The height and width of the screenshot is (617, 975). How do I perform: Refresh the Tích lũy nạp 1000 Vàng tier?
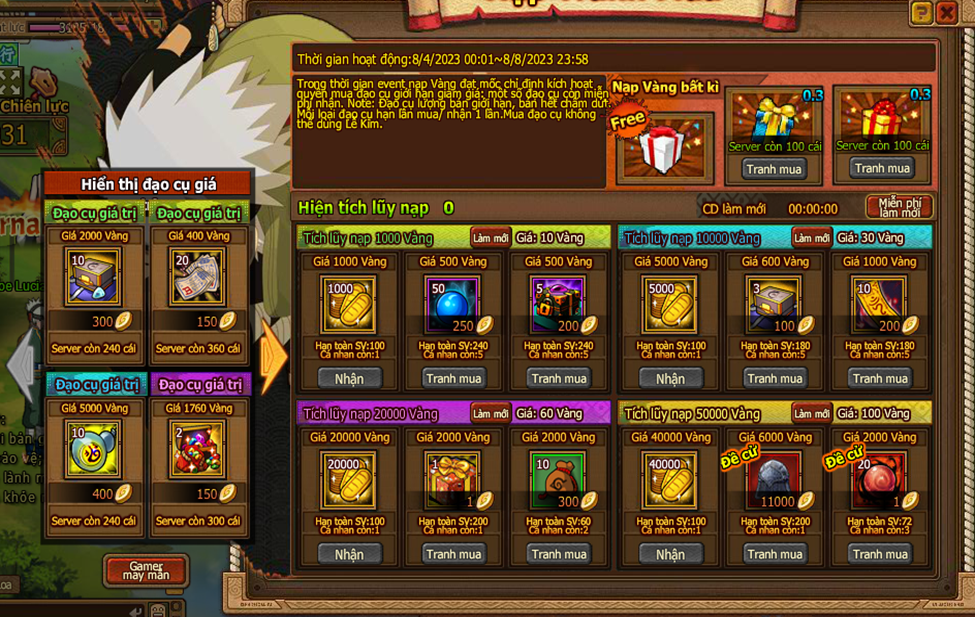(490, 238)
